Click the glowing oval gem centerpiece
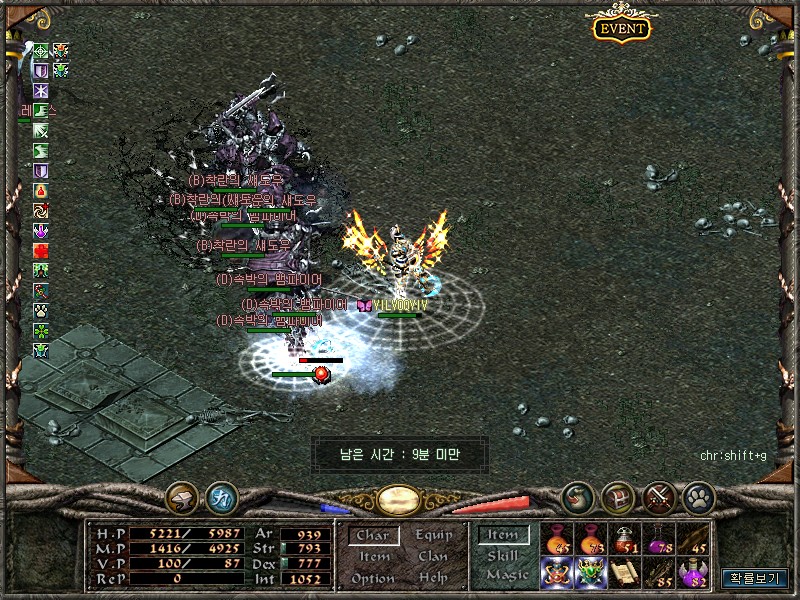This screenshot has height=600, width=800. point(398,498)
